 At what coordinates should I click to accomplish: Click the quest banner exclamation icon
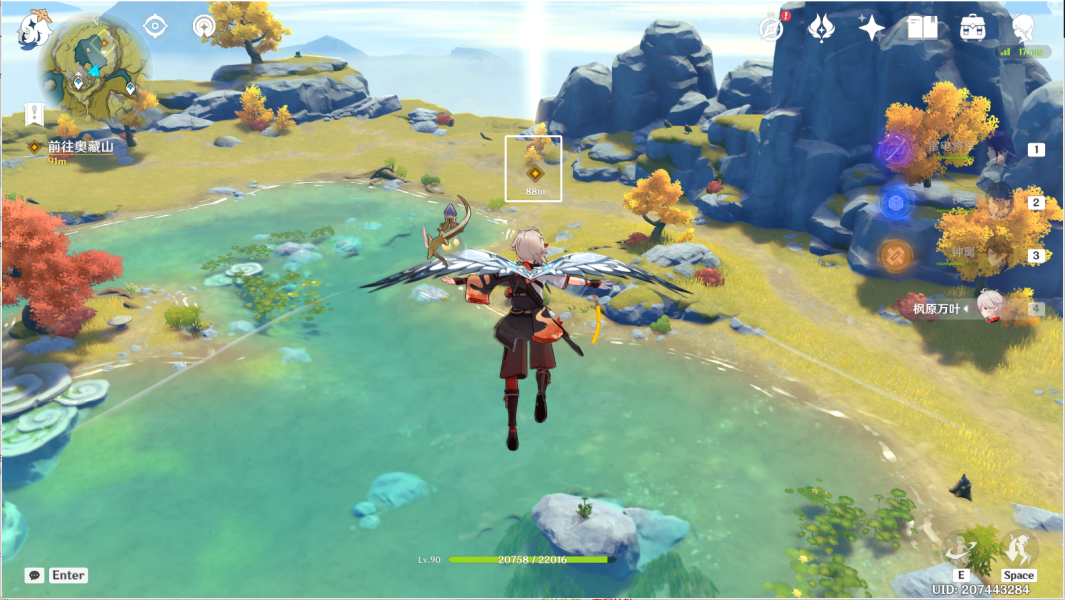click(35, 113)
